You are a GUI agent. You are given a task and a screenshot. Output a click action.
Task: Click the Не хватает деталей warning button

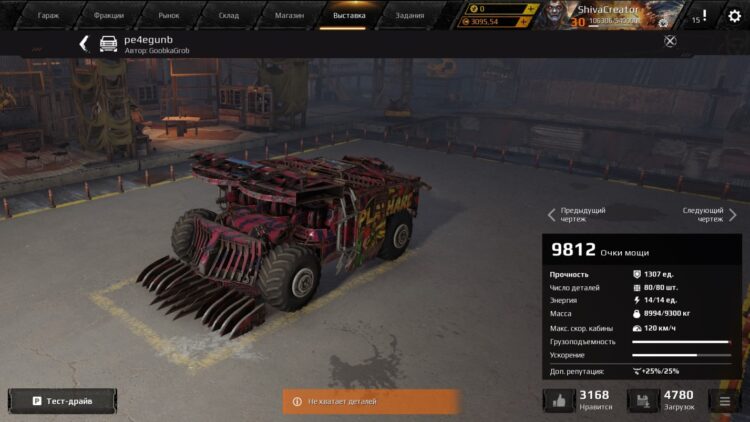point(370,401)
